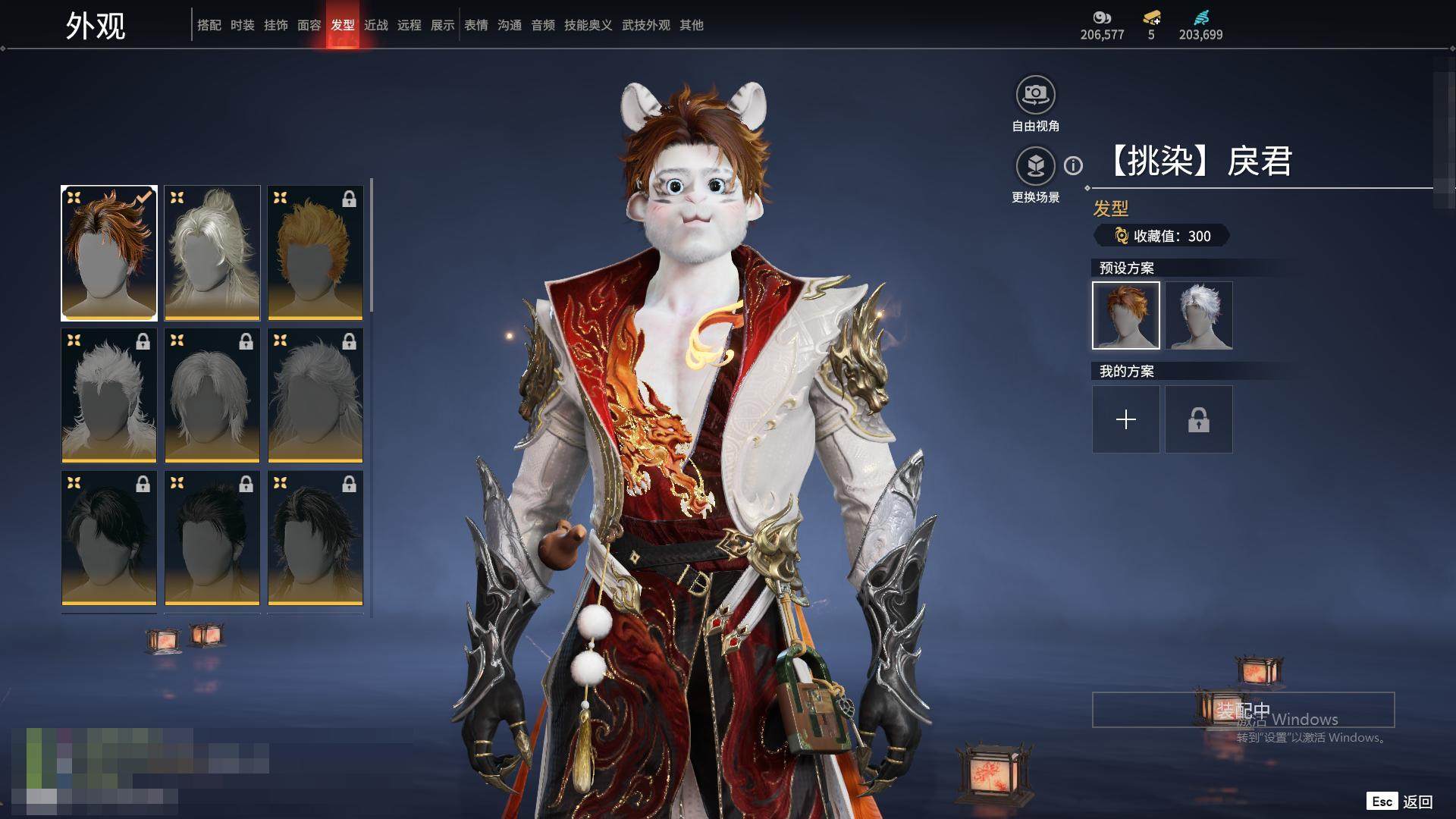Go to the 面容 face tab

click(309, 25)
